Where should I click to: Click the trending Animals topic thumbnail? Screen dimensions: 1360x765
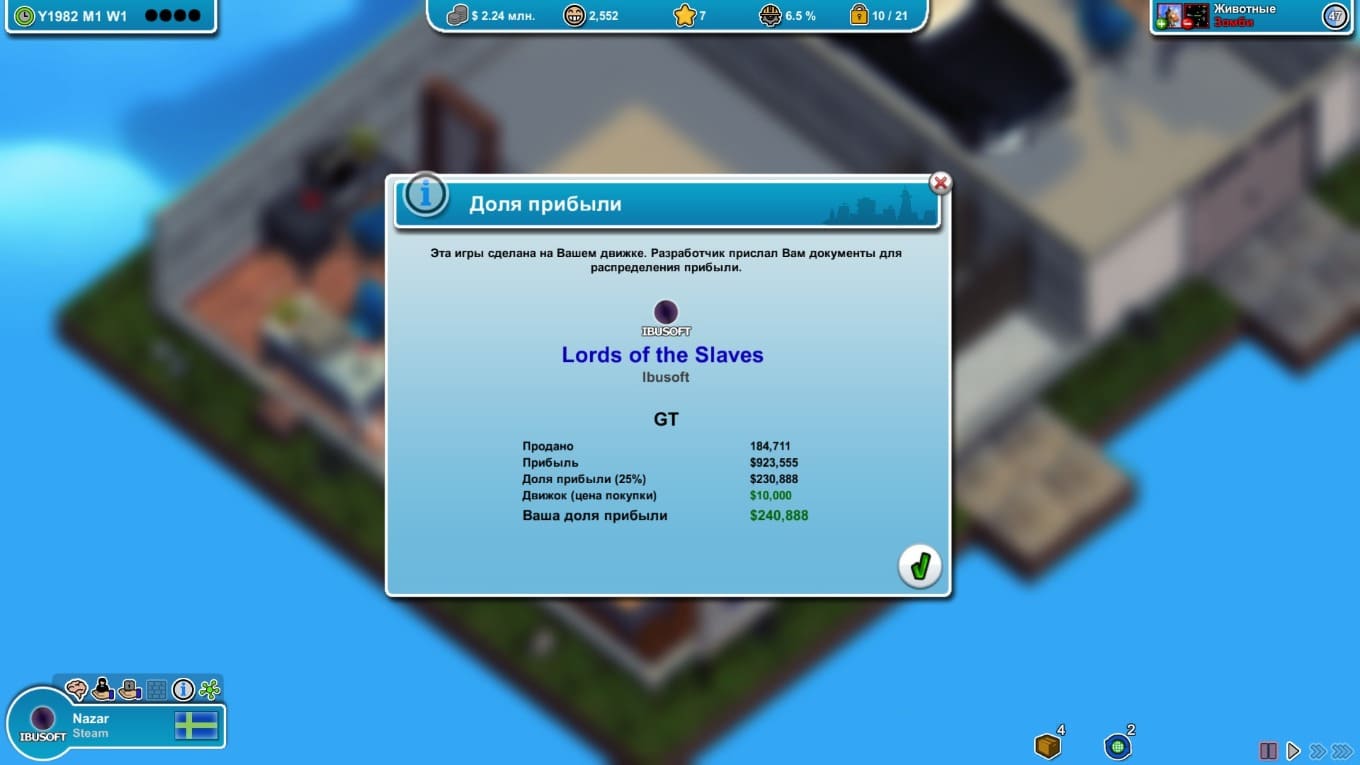tap(1168, 15)
